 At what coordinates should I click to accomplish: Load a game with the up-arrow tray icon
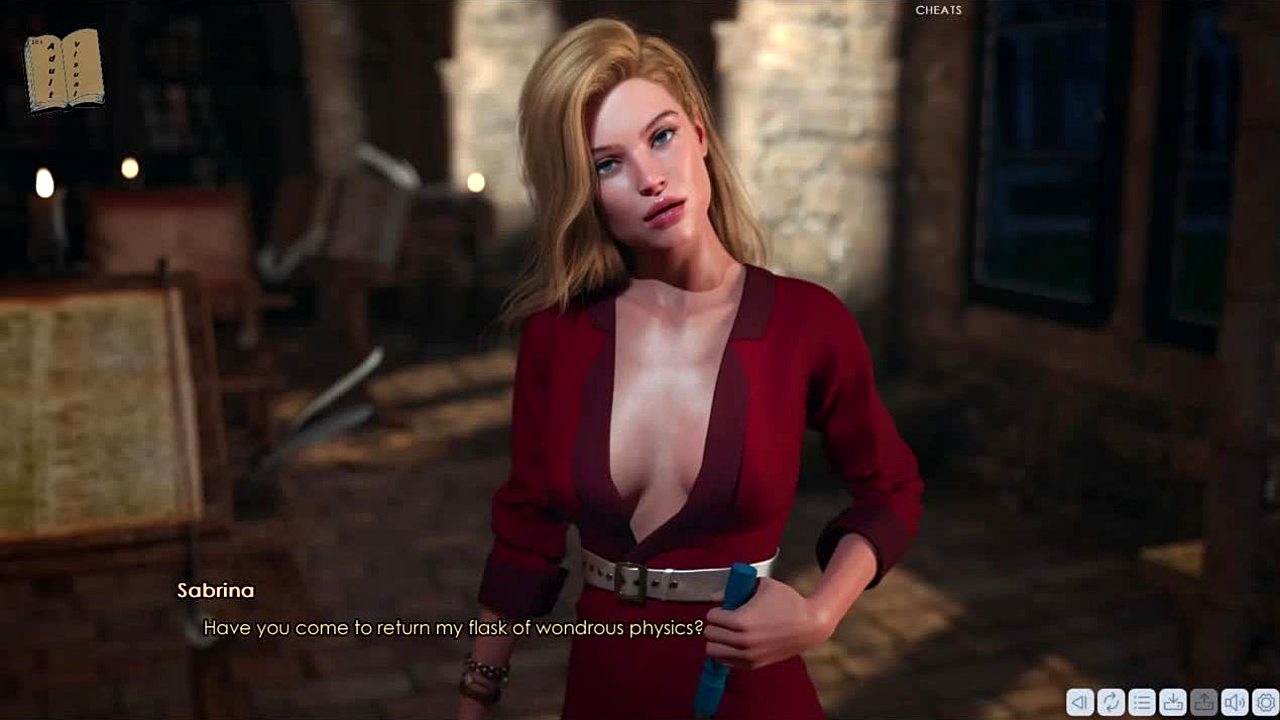(1203, 703)
